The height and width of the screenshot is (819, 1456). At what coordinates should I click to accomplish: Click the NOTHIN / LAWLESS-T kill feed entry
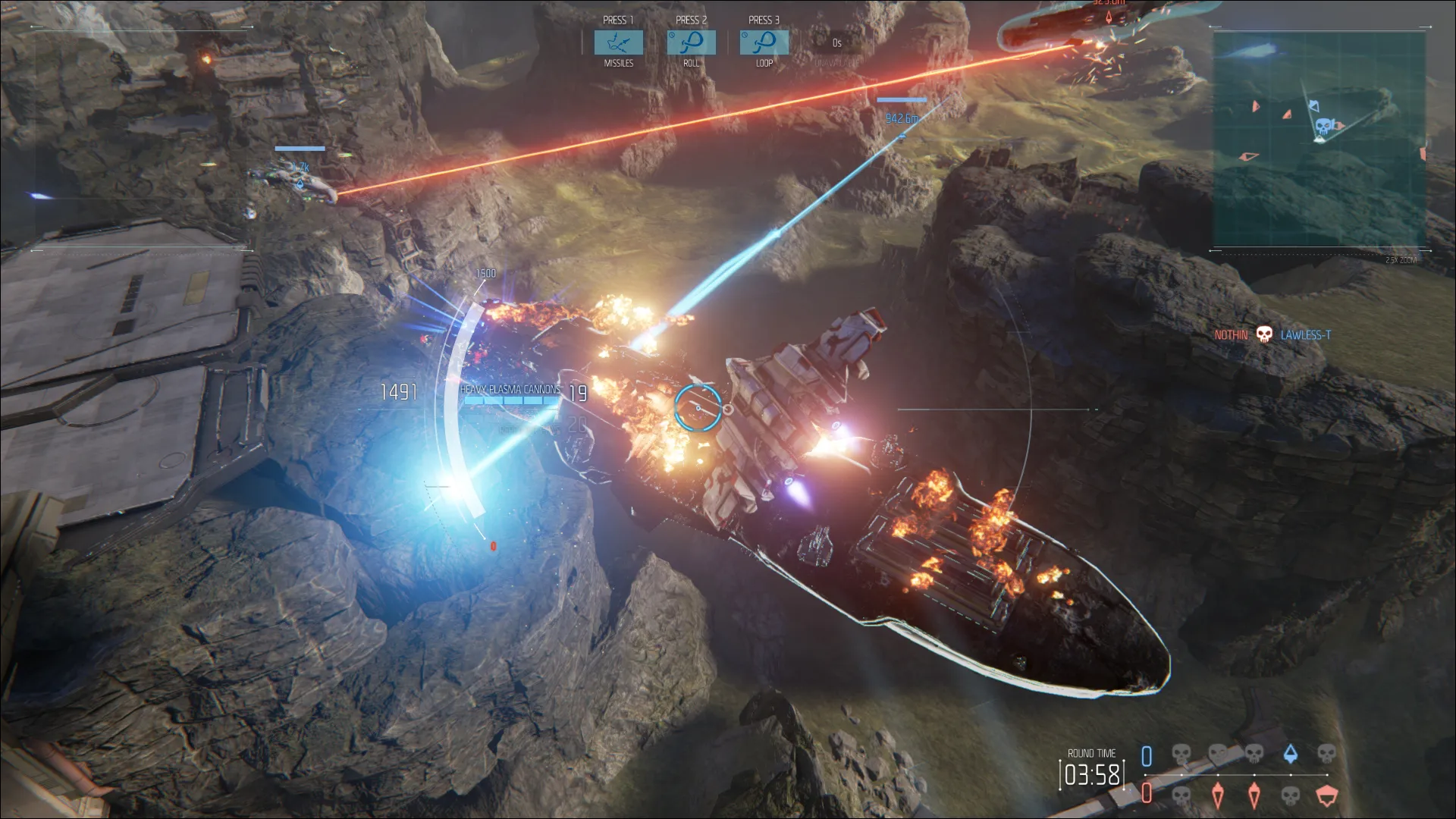pyautogui.click(x=1272, y=334)
